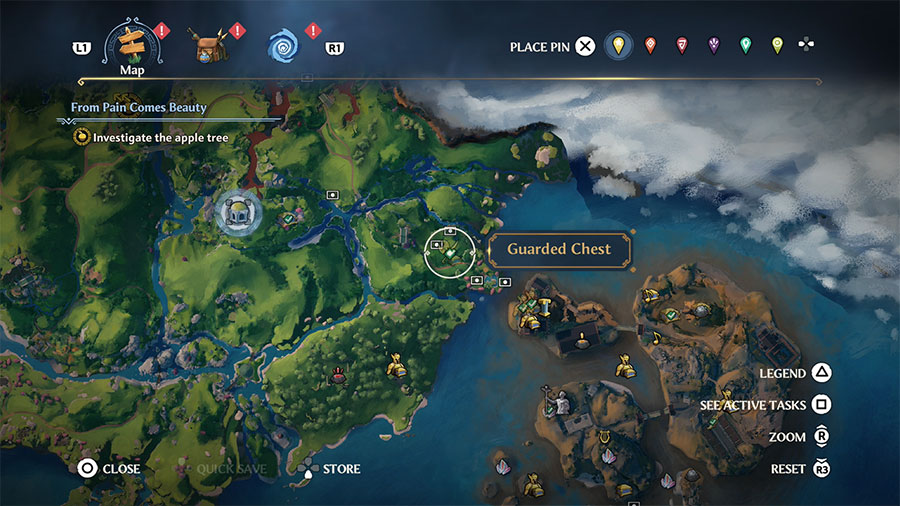Track the 'Investigate the apple tree' objective
900x506 pixels.
(160, 137)
